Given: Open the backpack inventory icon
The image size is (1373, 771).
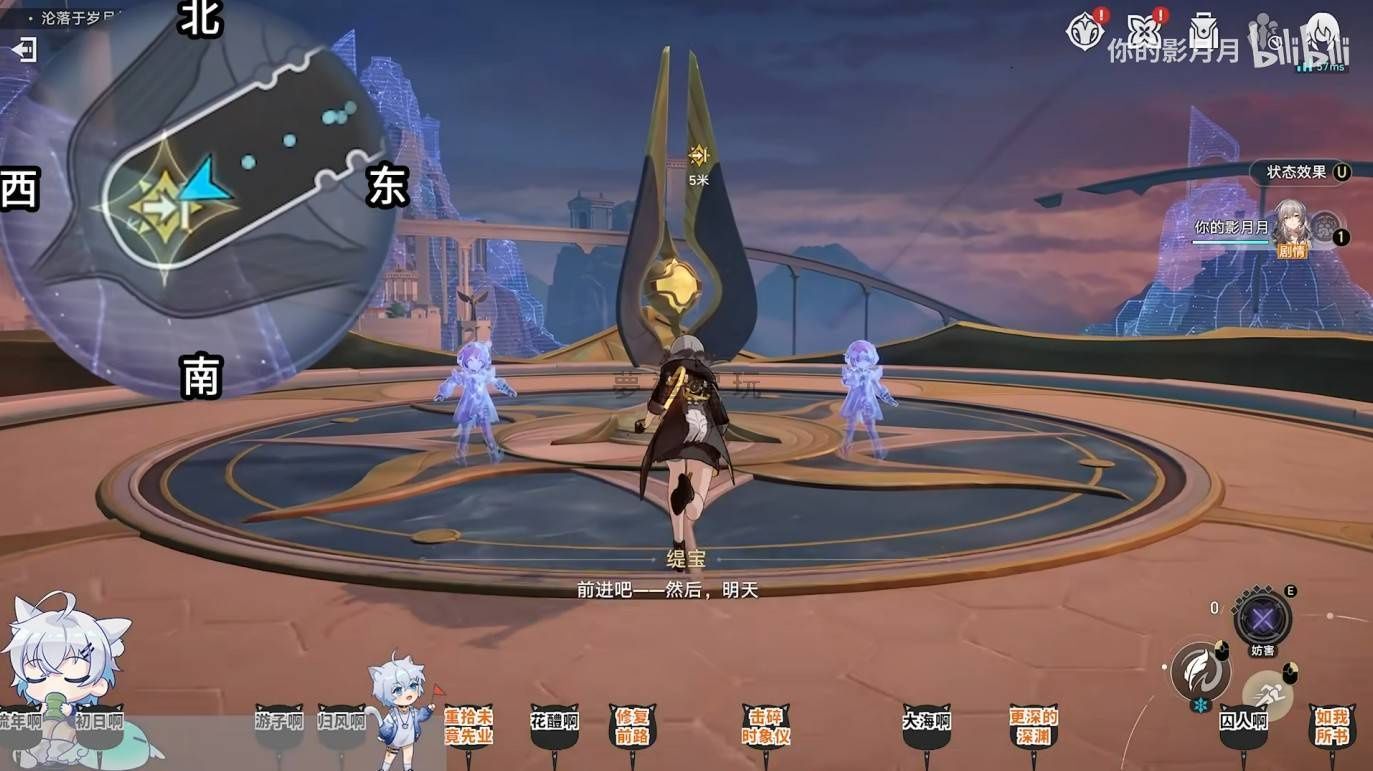Looking at the screenshot, I should click(x=1204, y=32).
